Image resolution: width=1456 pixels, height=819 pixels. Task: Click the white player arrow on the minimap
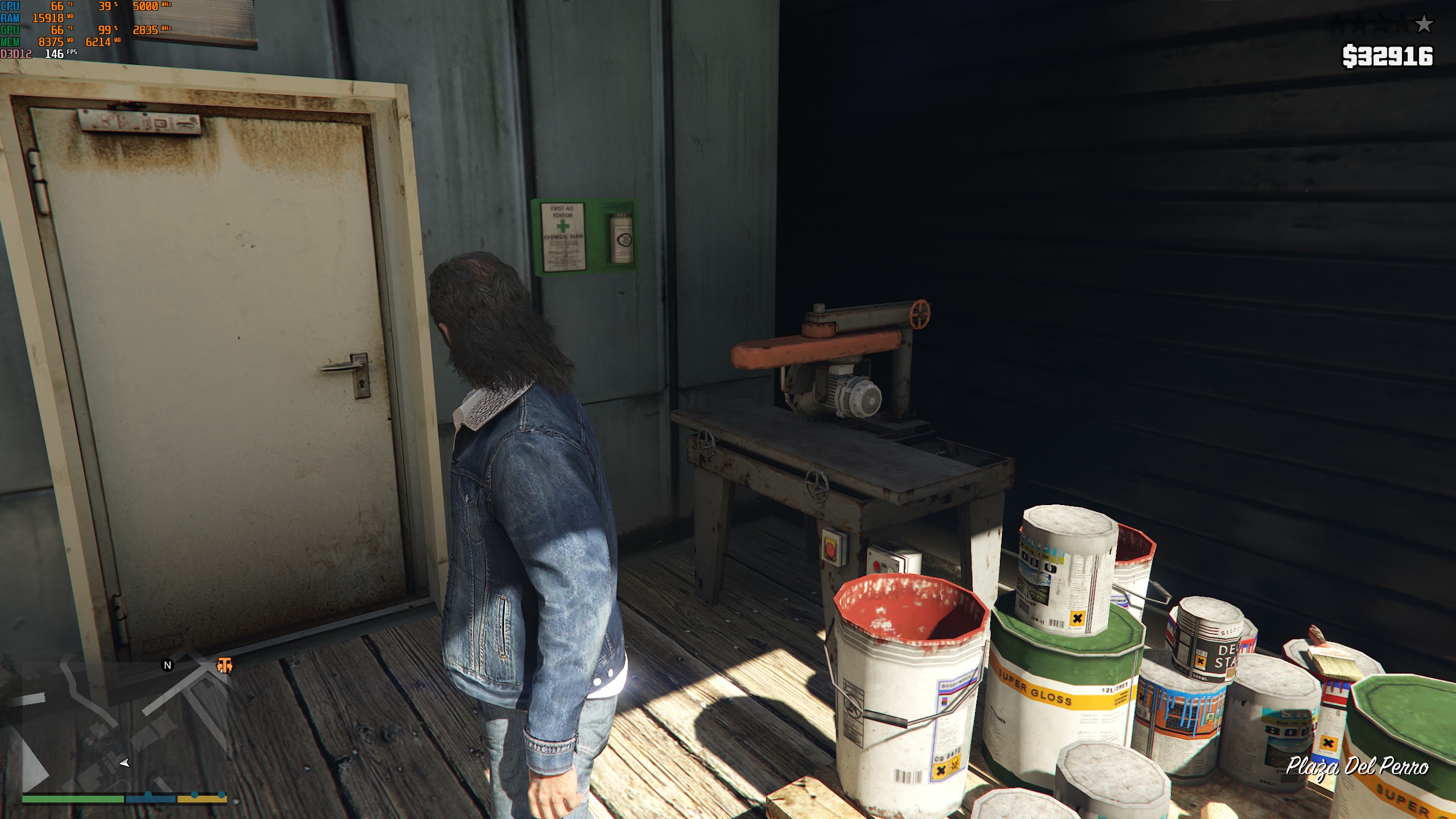[125, 763]
